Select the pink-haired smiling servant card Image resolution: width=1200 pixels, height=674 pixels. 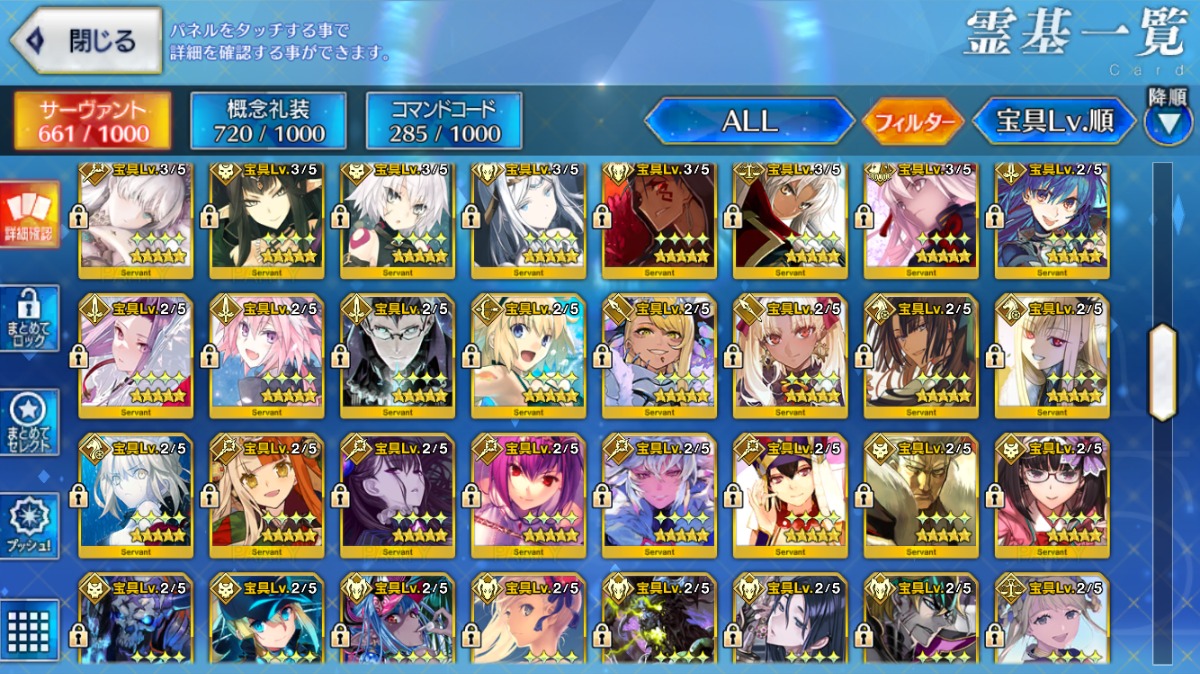[x=265, y=355]
